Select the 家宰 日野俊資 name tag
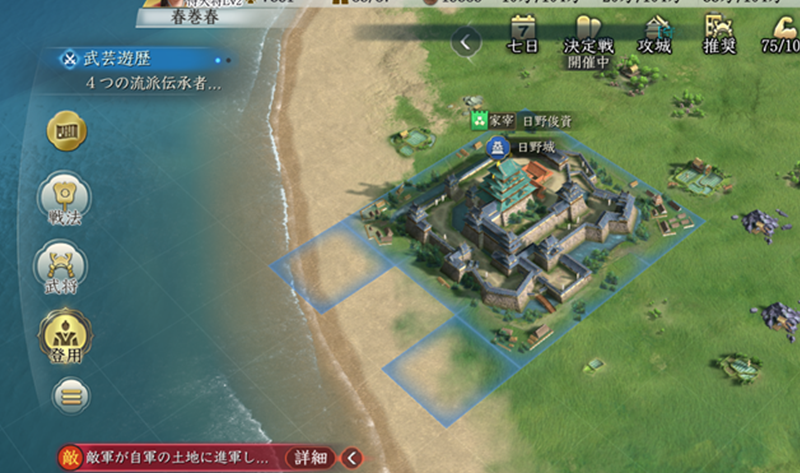Viewport: 800px width, 473px height. 521,121
